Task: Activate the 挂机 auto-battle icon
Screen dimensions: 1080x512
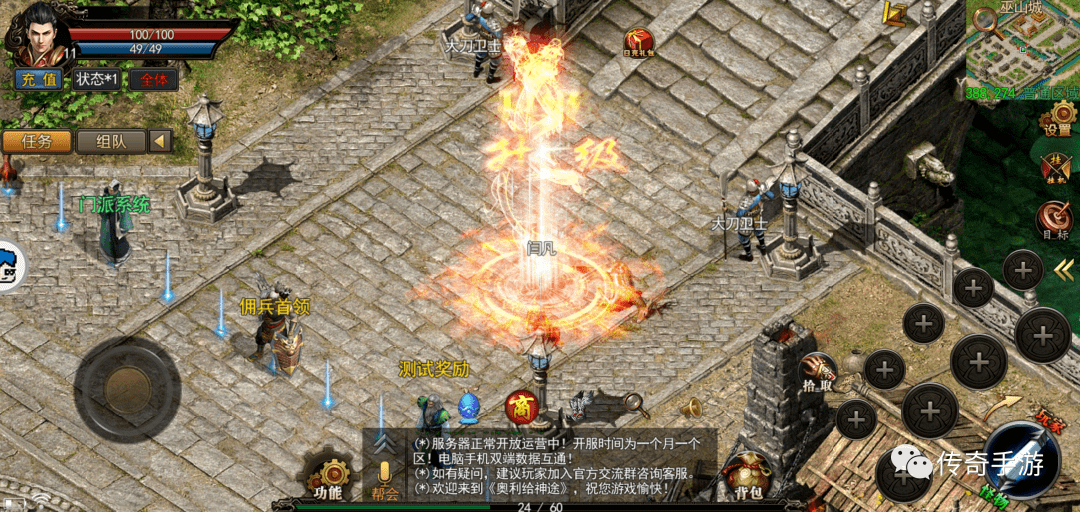Action: [1055, 168]
